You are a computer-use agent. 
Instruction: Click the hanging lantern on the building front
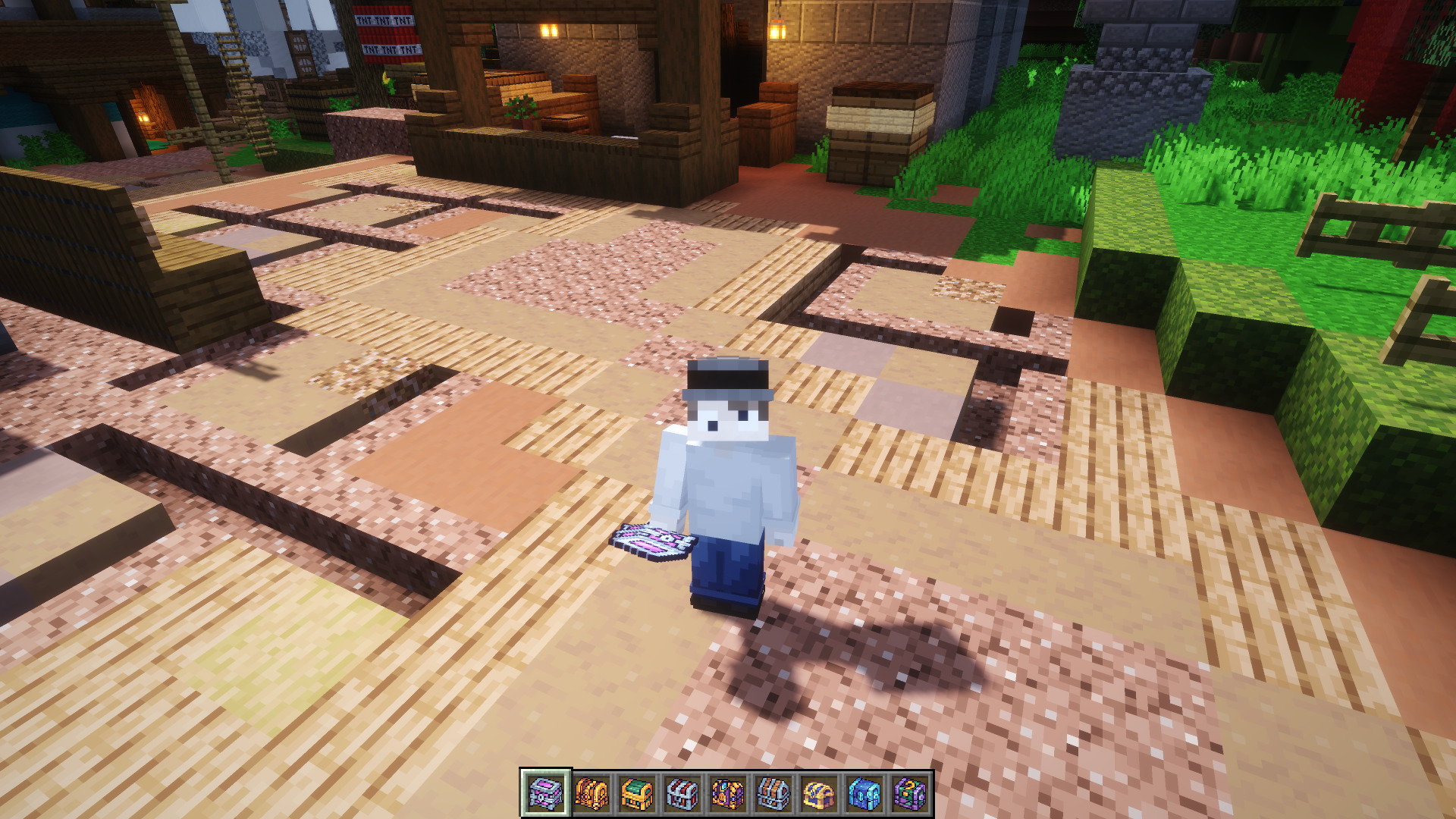coord(777,30)
